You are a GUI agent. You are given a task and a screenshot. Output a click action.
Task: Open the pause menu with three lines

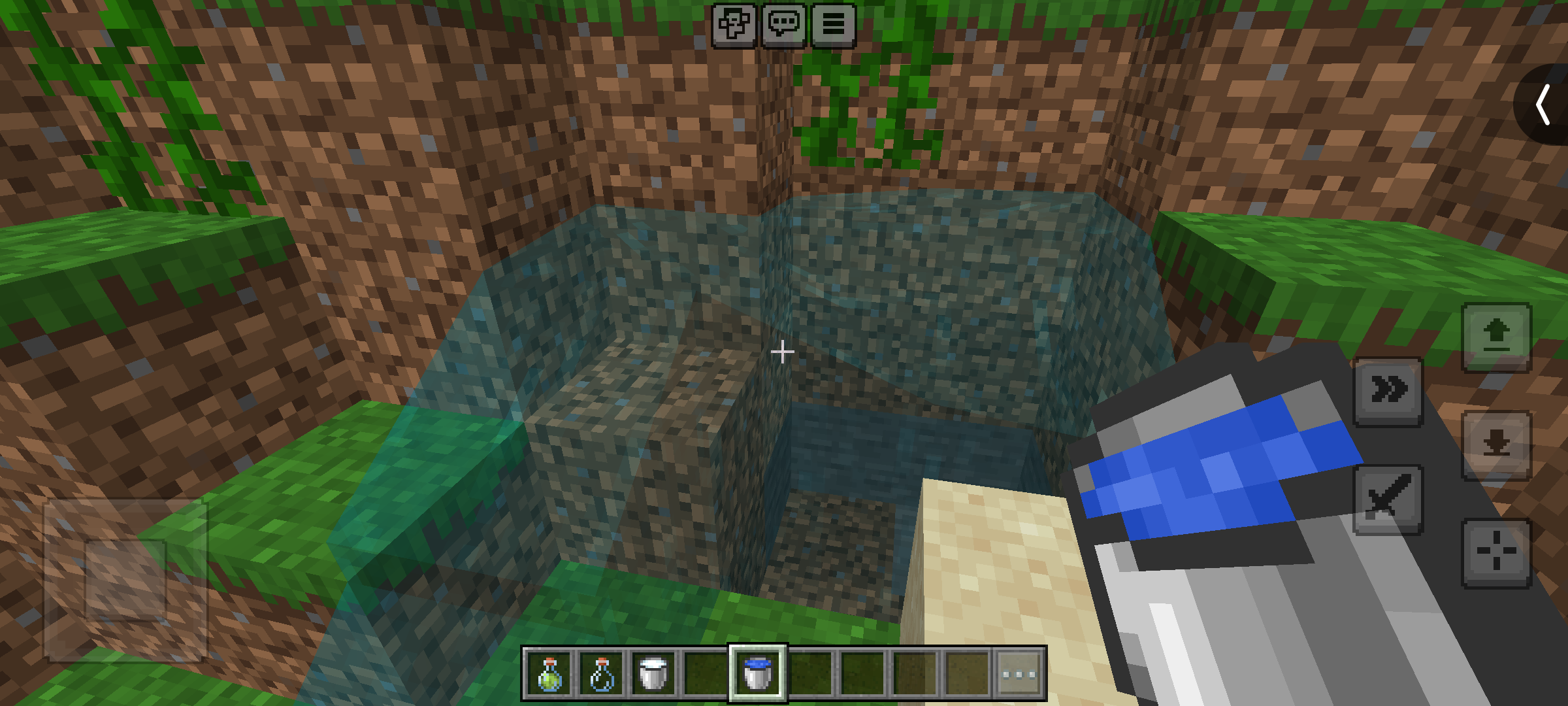coord(833,25)
